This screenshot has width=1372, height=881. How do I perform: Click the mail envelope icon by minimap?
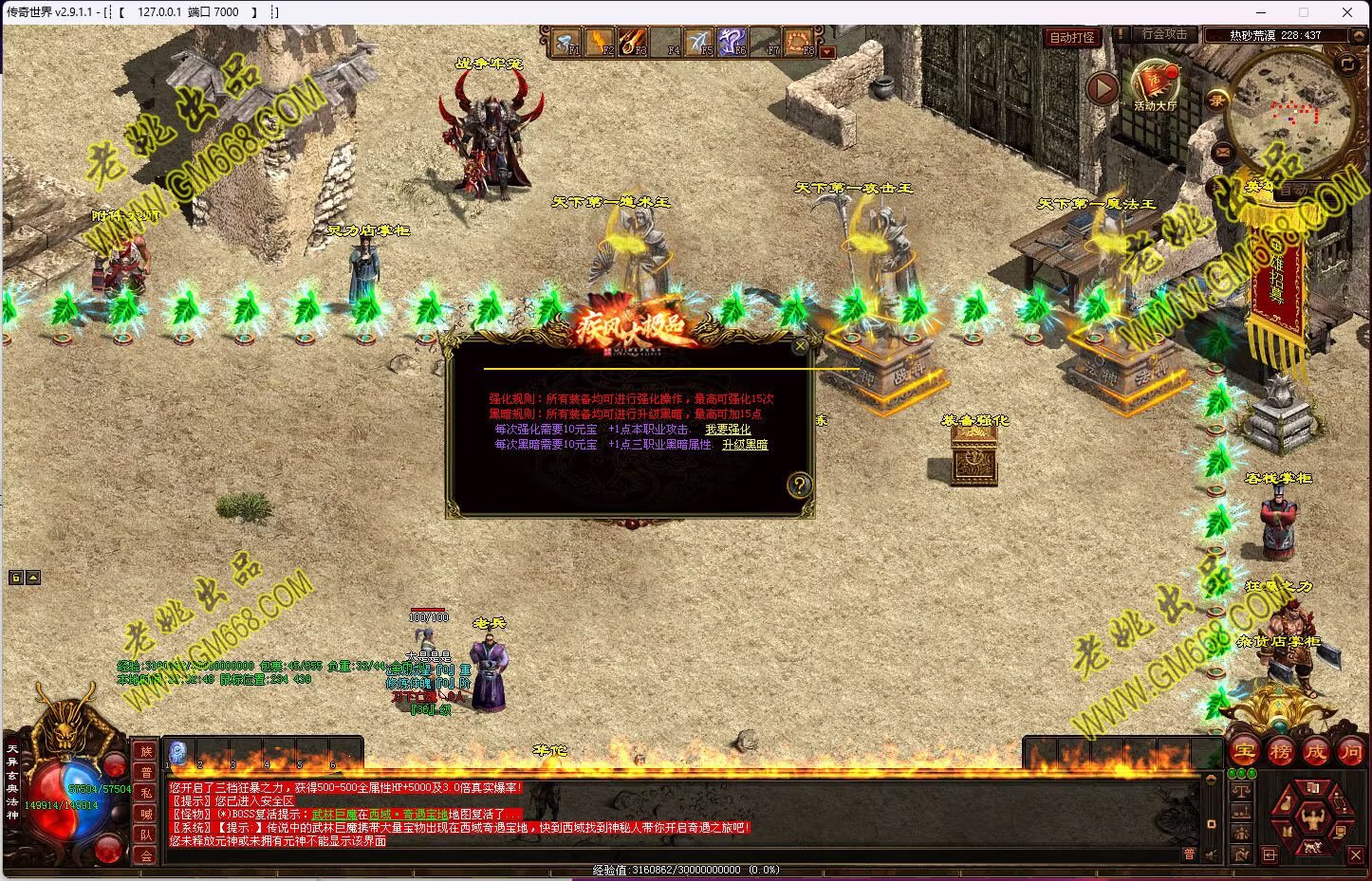tap(1222, 152)
